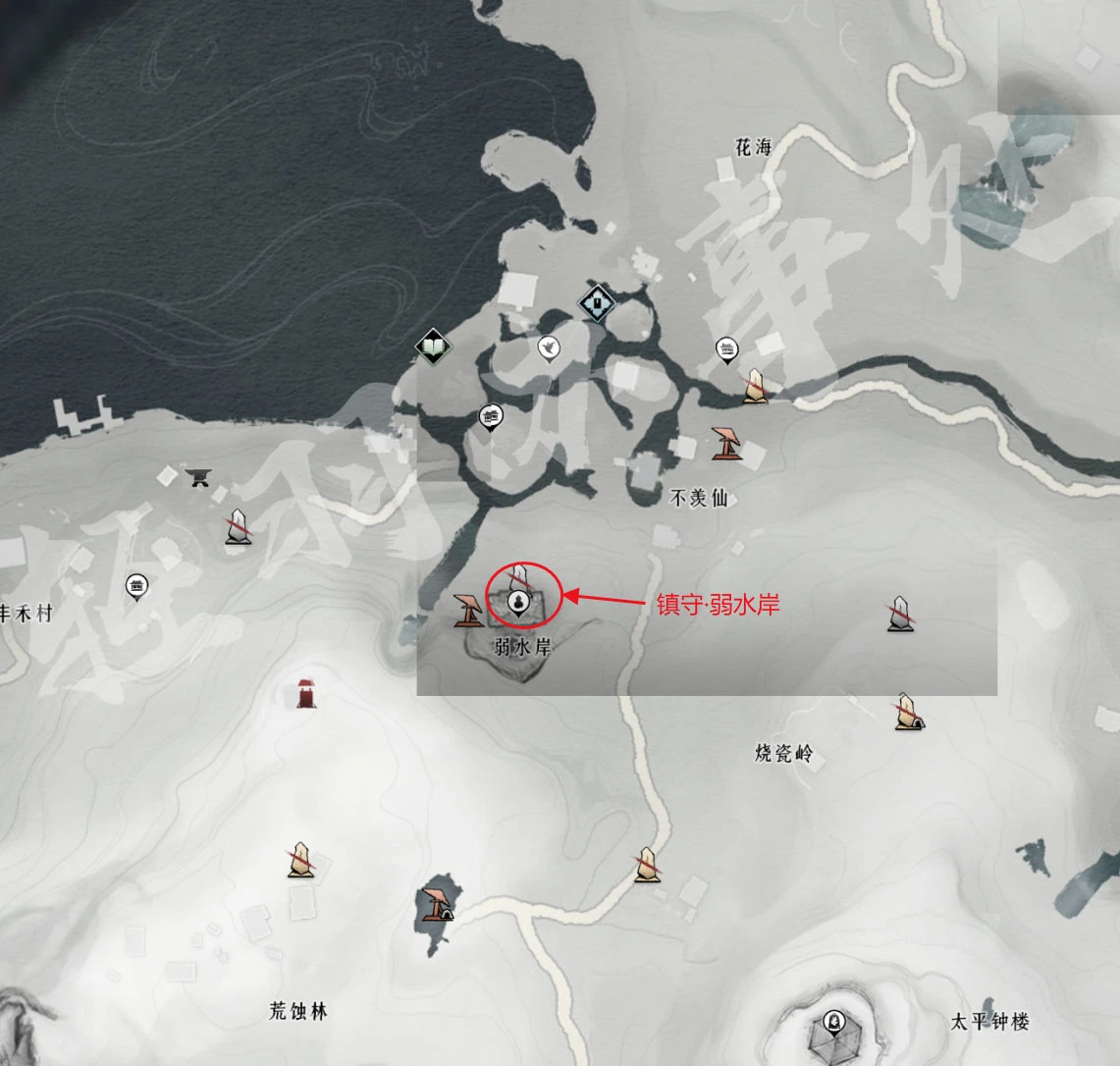This screenshot has height=1066, width=1120.
Task: Click the blue diamond marker by Huahai
Action: tap(597, 303)
